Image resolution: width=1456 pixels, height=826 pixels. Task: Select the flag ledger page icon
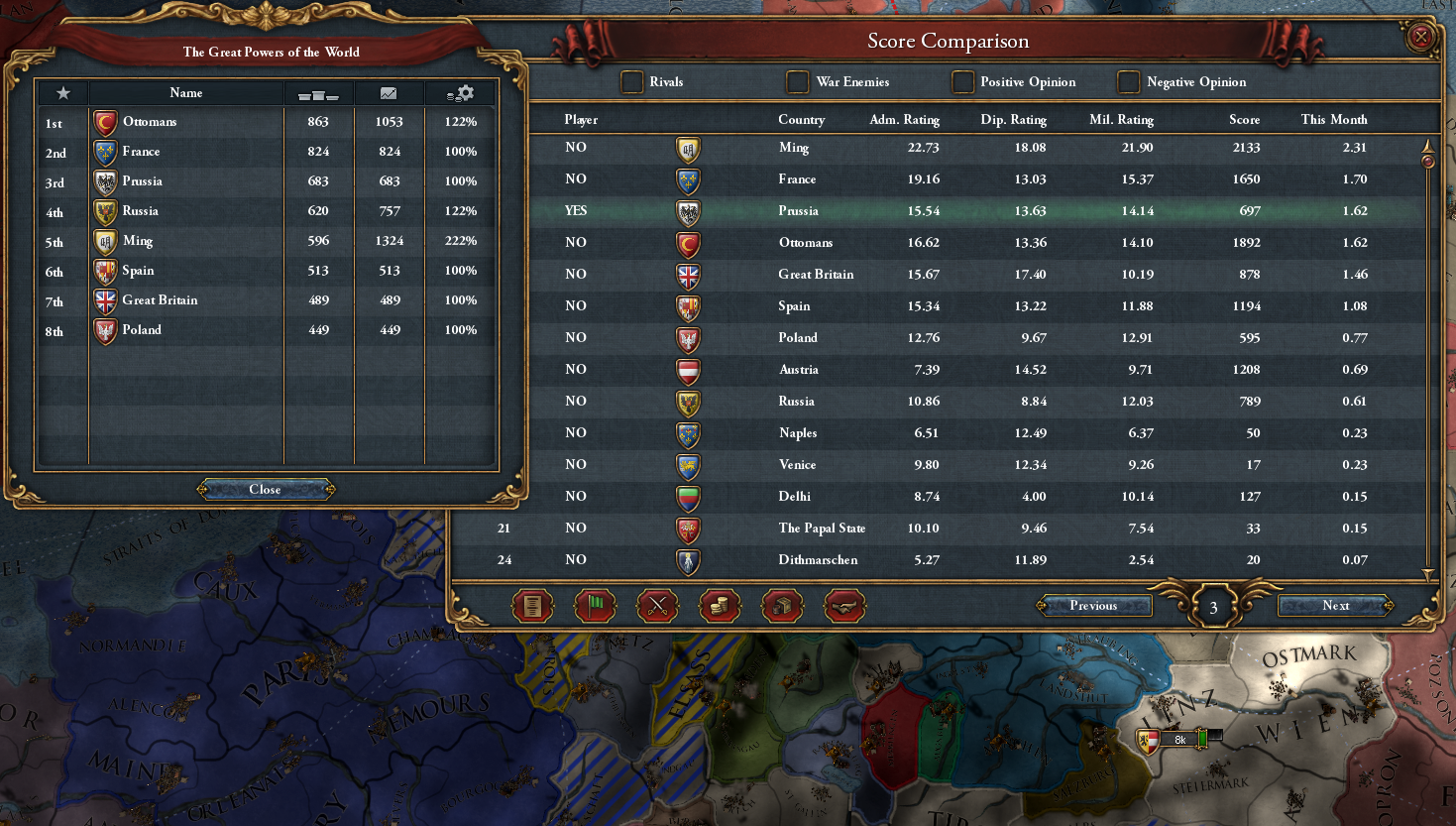click(595, 606)
